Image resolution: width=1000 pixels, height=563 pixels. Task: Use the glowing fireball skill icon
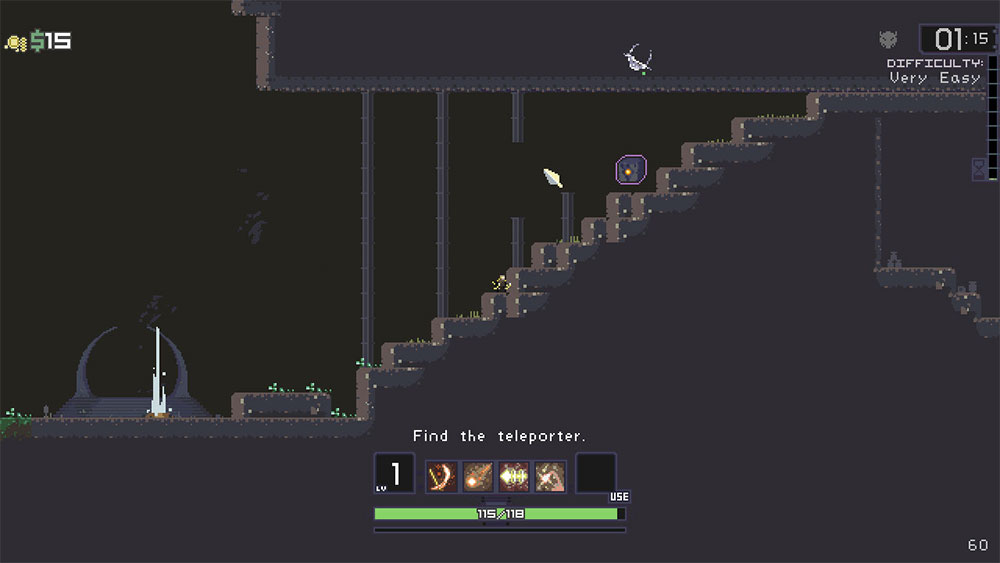pos(477,476)
